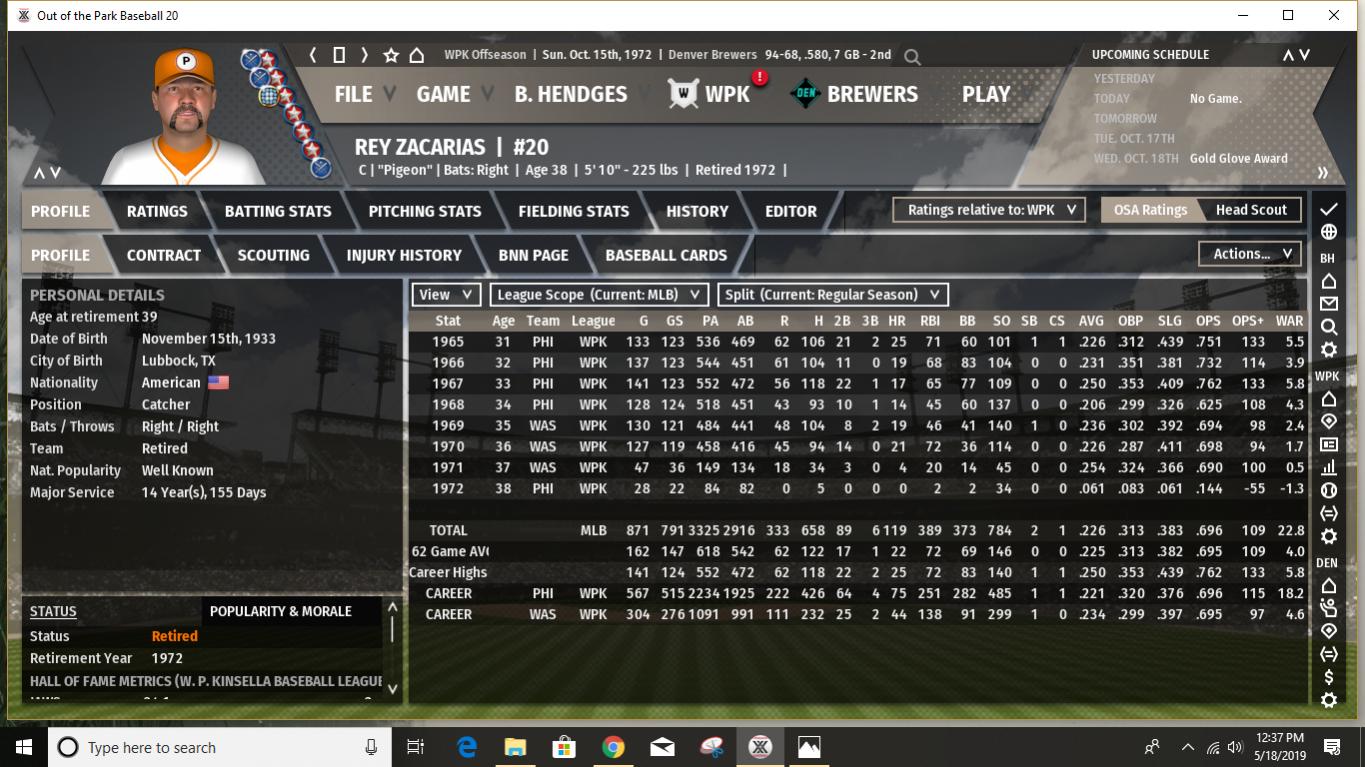Open the FILE menu

tap(353, 94)
